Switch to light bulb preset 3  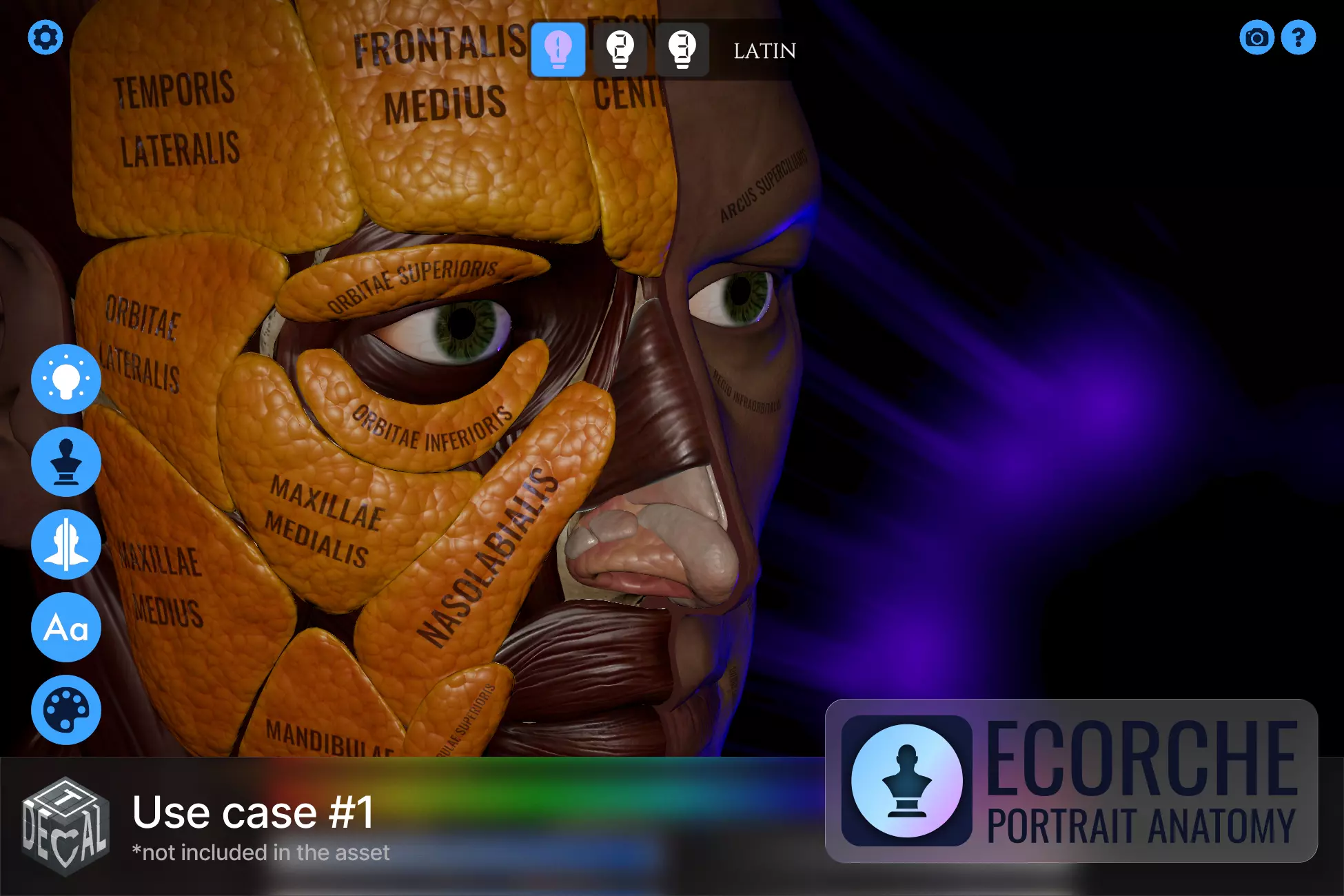coord(682,50)
